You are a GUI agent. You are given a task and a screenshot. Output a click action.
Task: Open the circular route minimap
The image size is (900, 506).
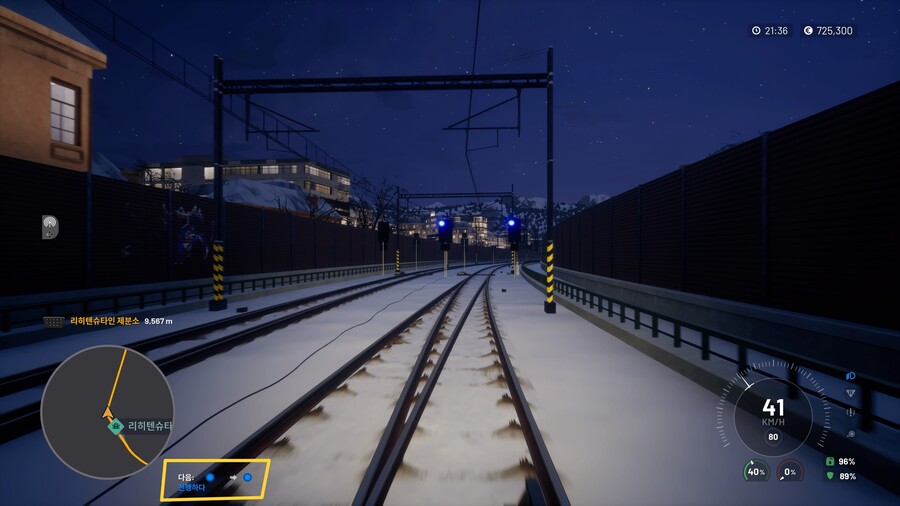pos(107,412)
